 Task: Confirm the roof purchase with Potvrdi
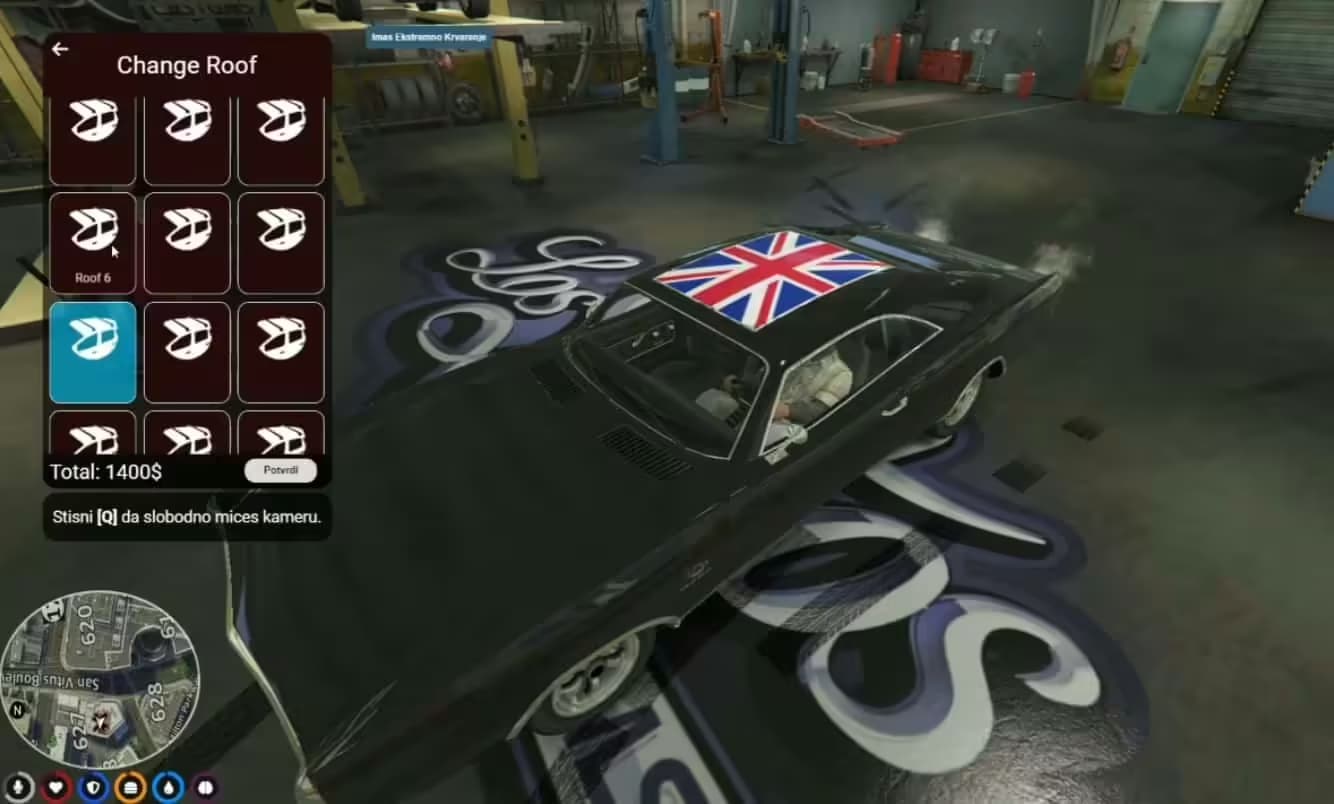(280, 470)
